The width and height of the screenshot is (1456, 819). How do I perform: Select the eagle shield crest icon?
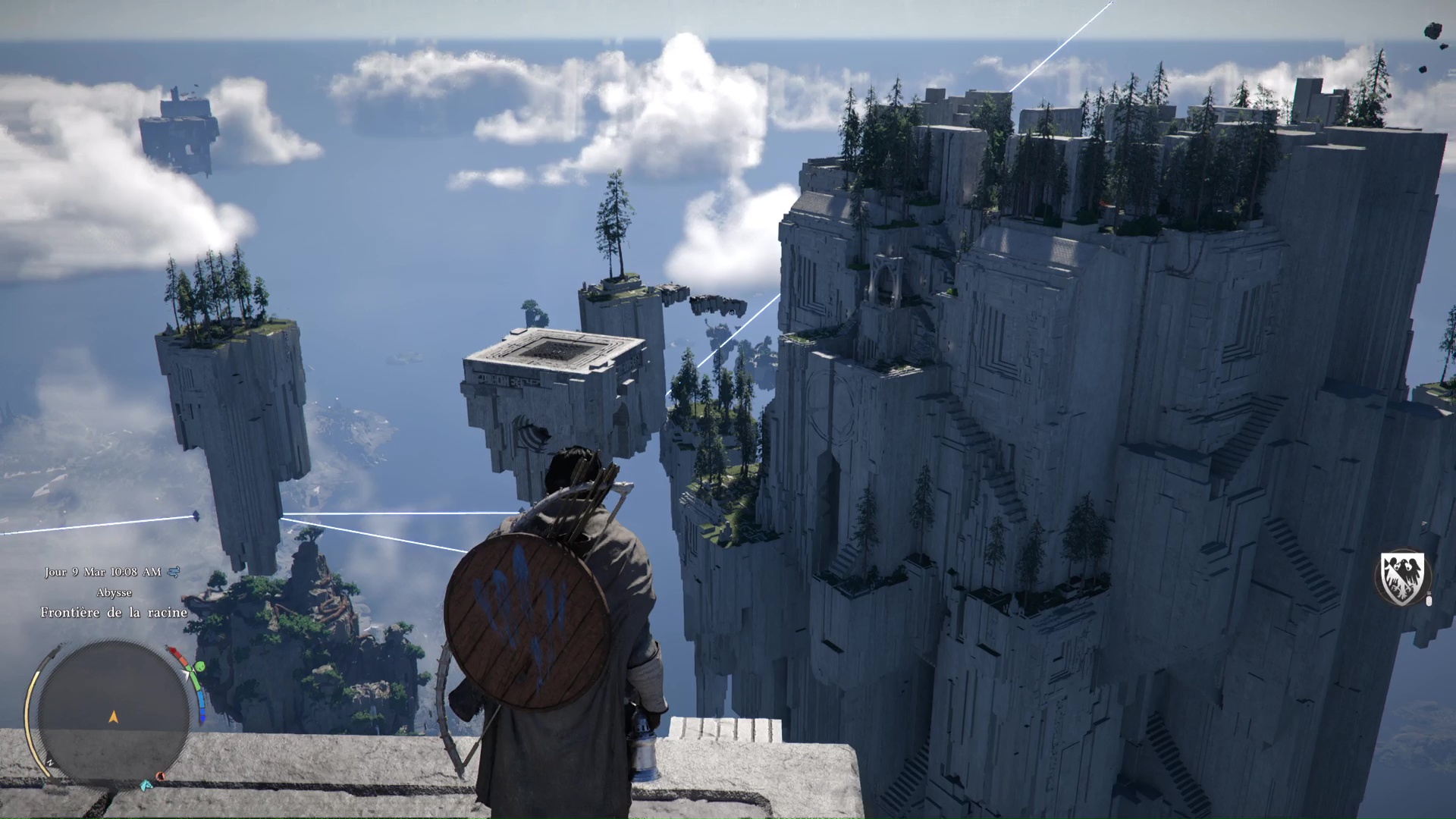[1402, 579]
